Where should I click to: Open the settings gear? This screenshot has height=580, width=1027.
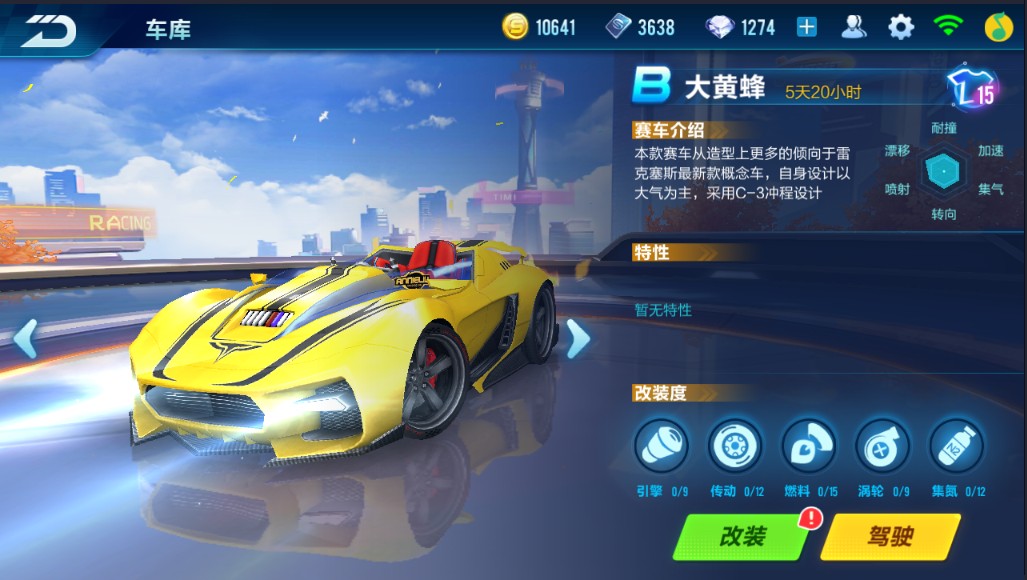point(900,27)
